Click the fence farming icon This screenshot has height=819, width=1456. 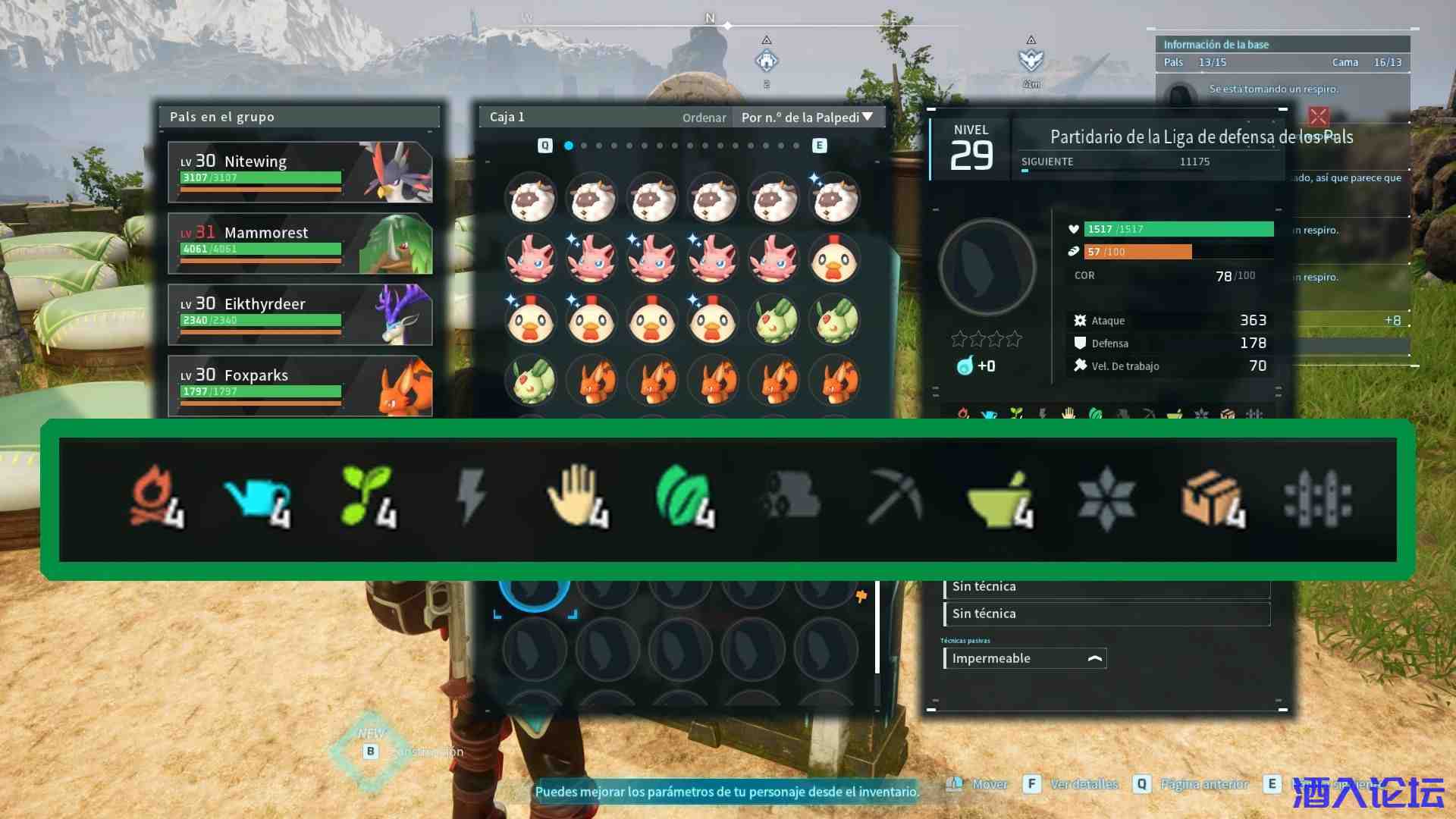pyautogui.click(x=1317, y=498)
